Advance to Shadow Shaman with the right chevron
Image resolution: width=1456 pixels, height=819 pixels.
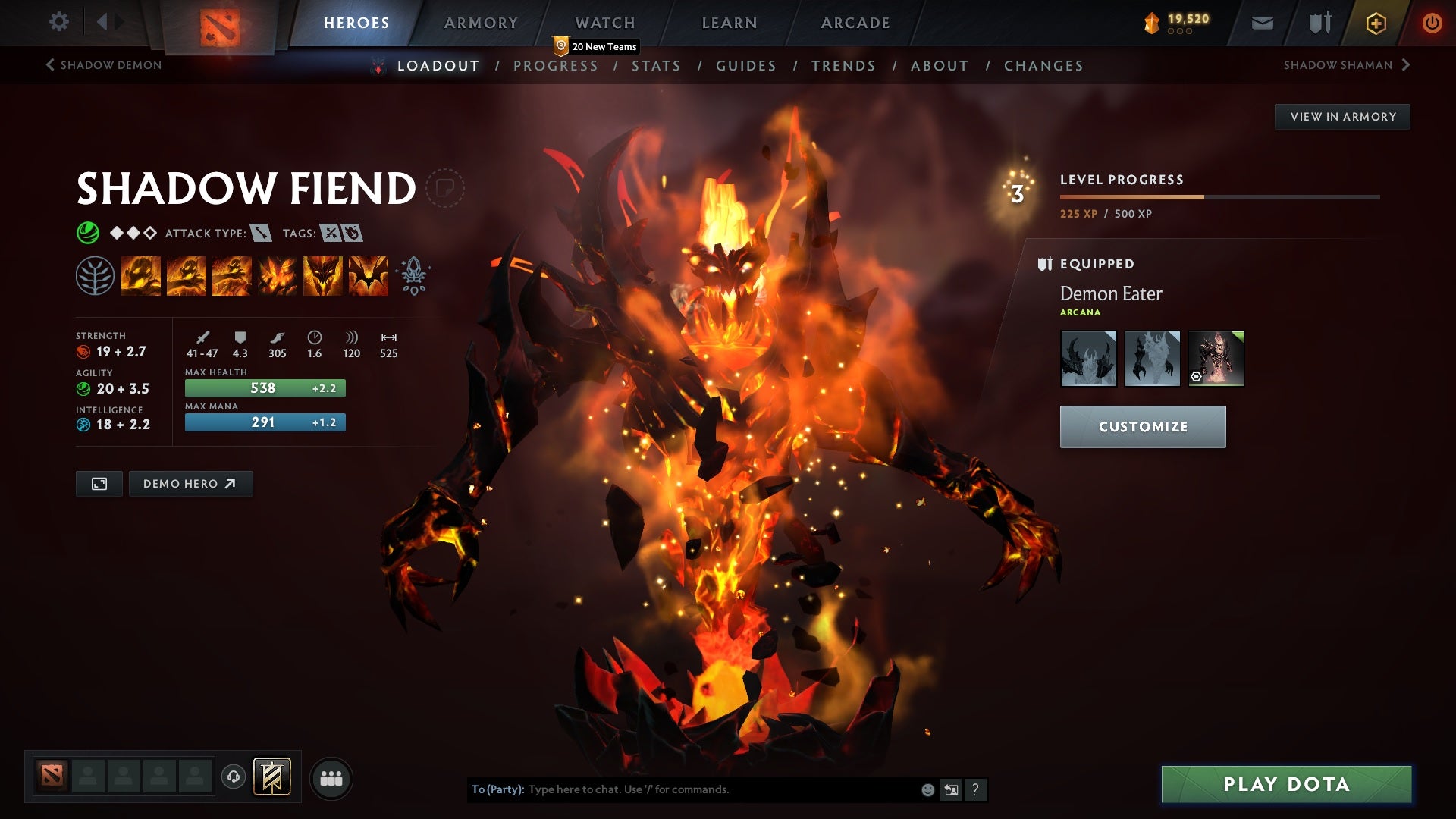1406,64
